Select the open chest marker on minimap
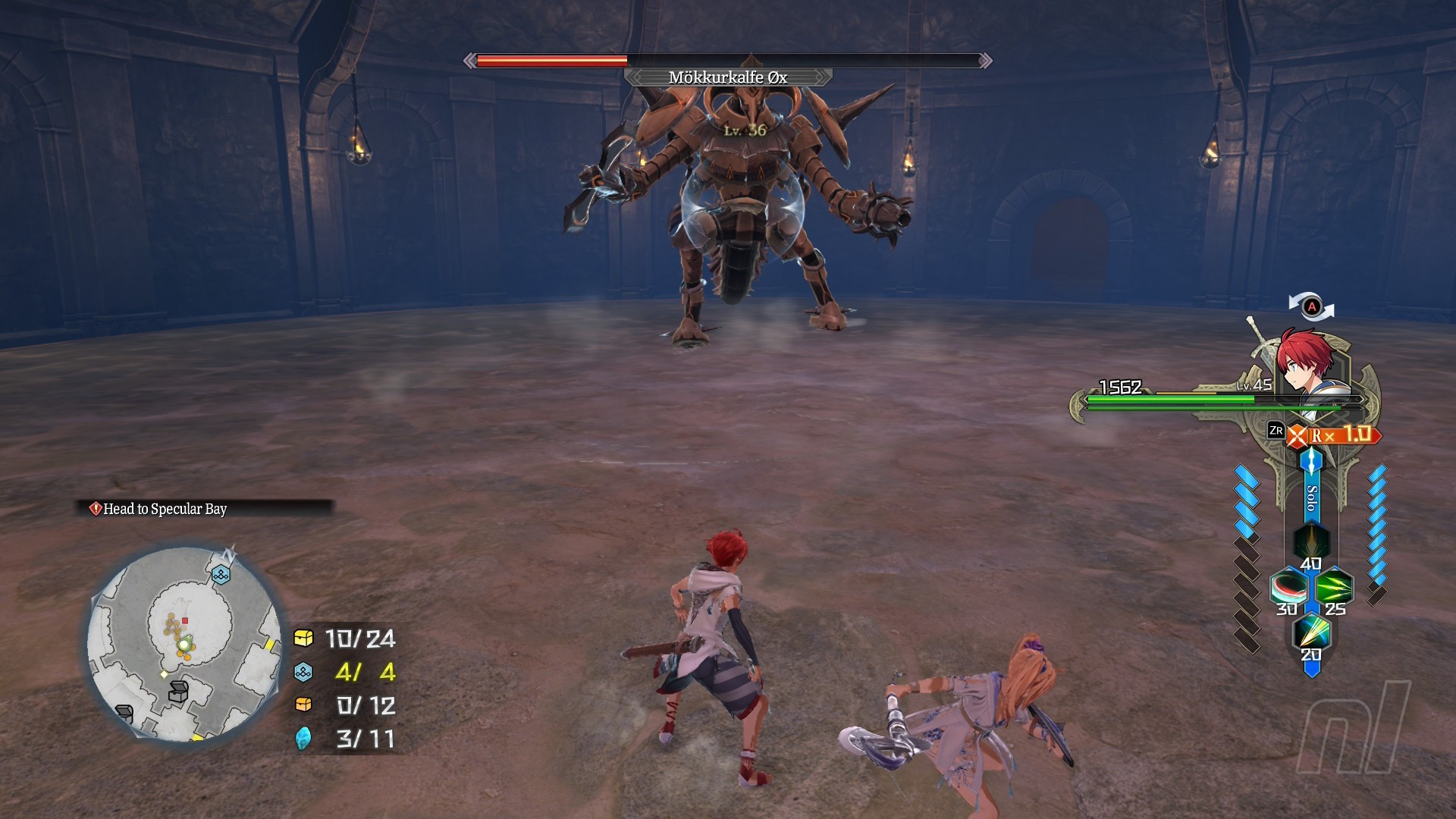 (178, 691)
